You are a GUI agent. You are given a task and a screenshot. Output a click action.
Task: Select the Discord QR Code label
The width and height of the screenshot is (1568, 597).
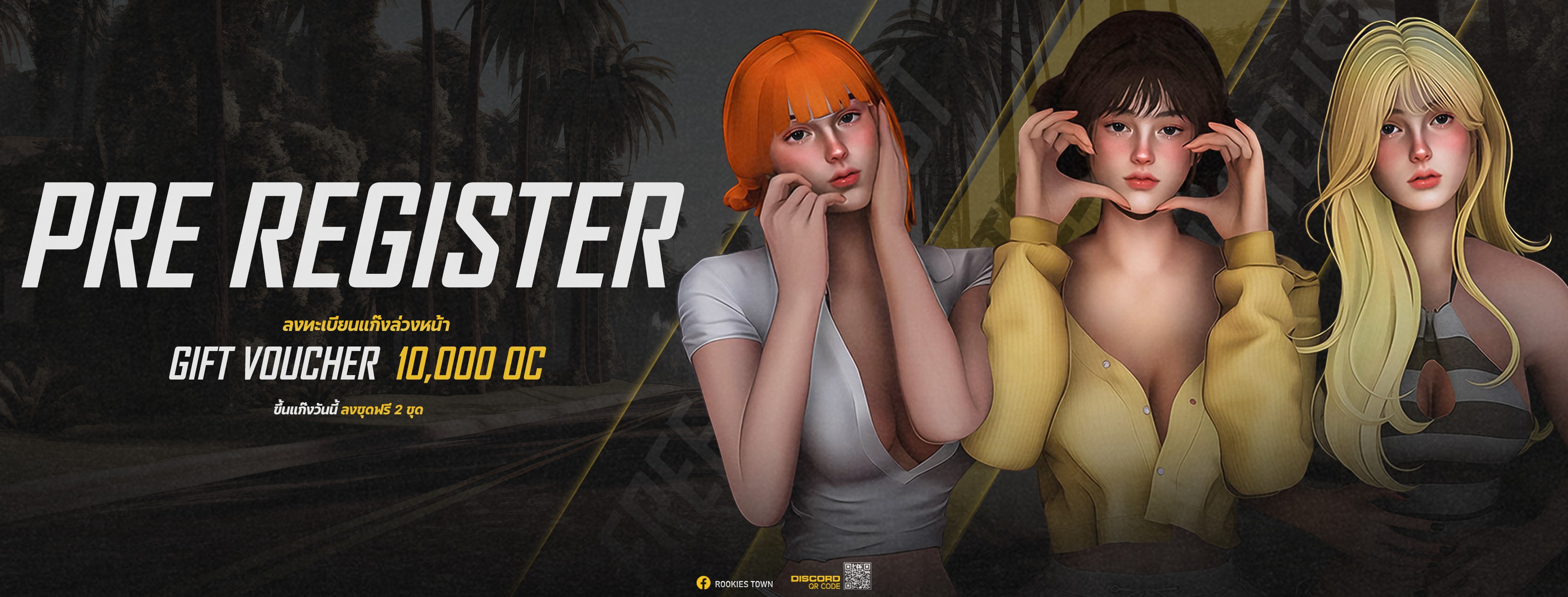tap(815, 582)
